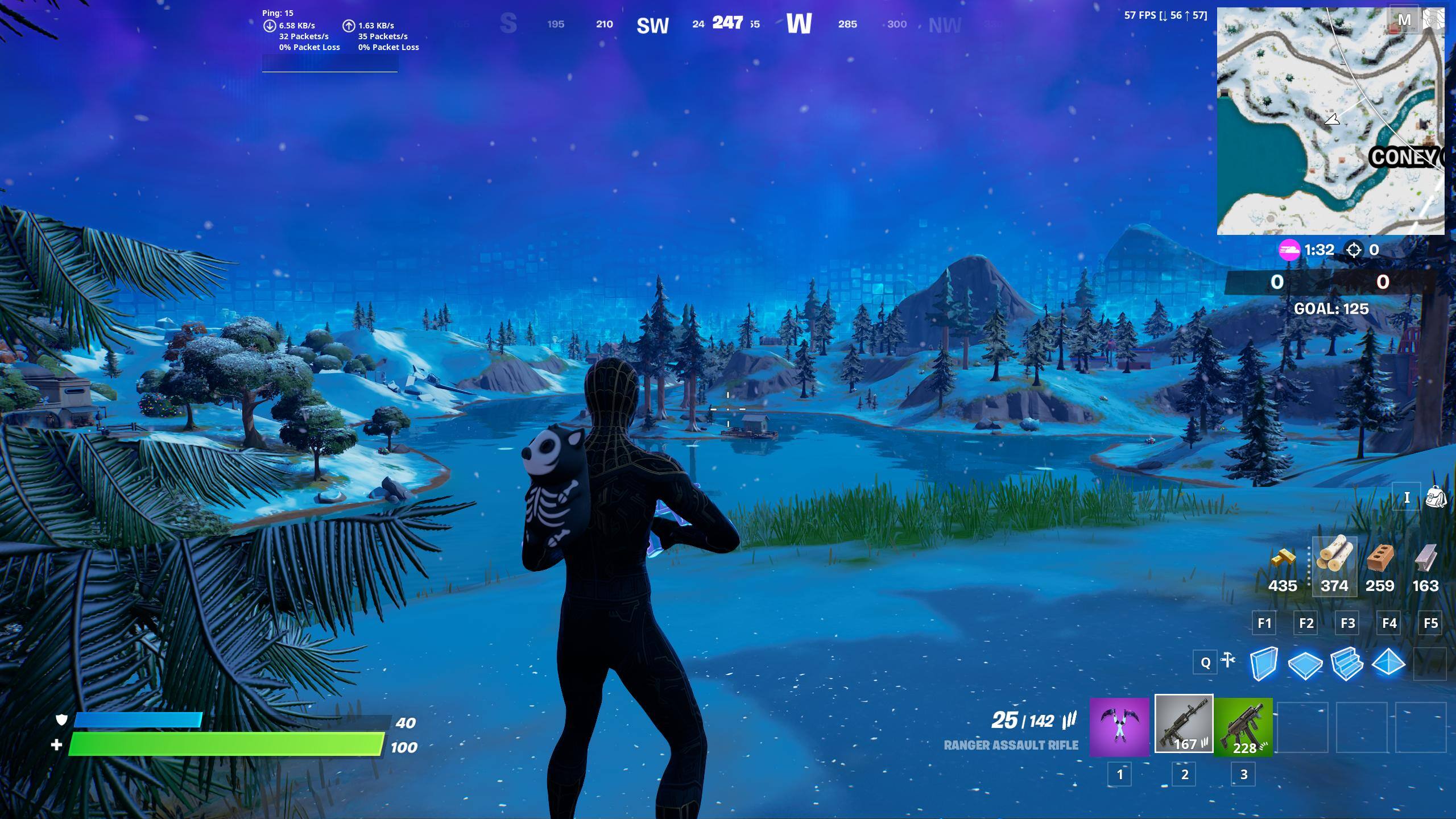Open the backpack inventory icon
Viewport: 1456px width, 819px height.
1436,498
